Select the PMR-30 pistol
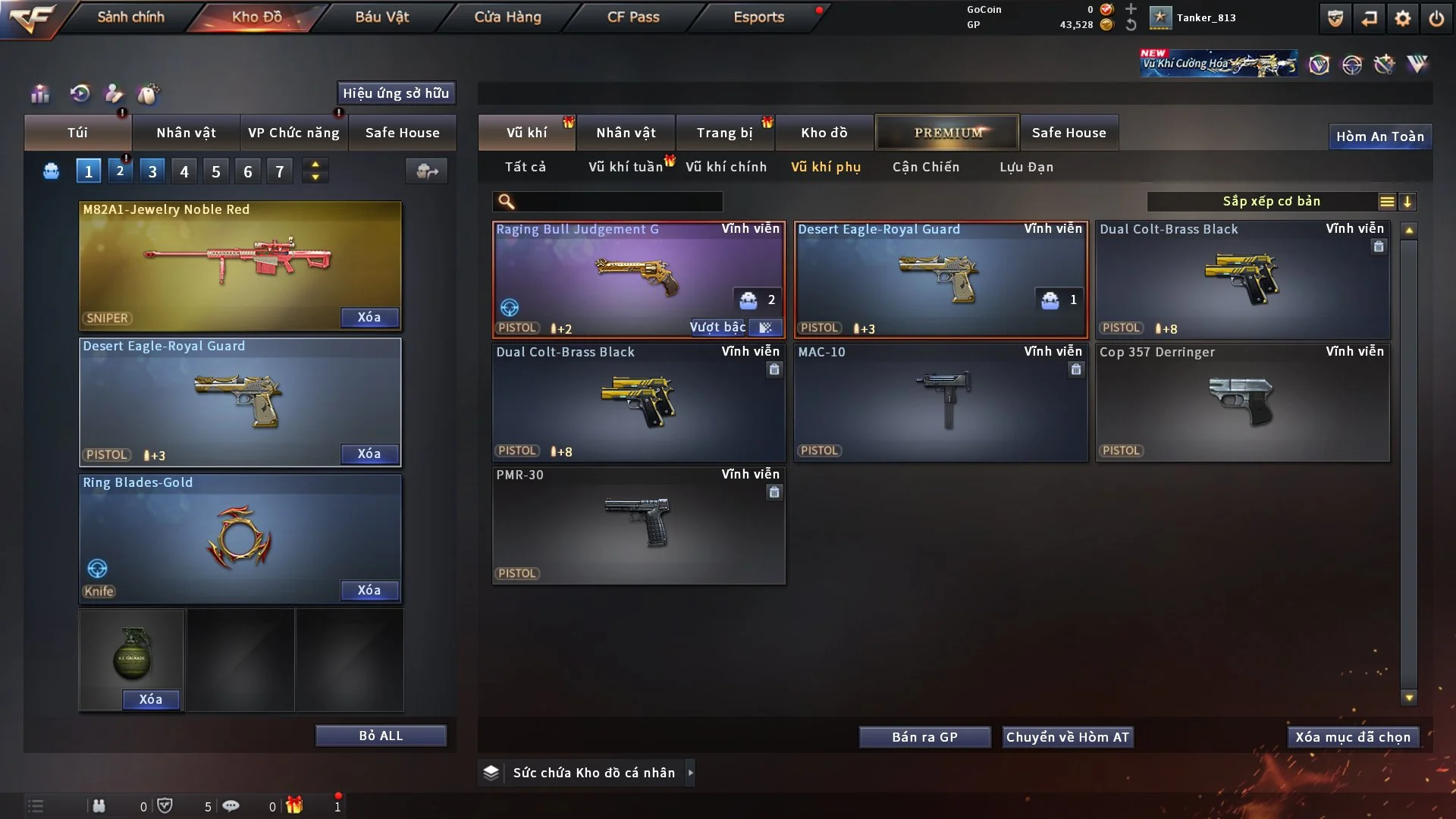The width and height of the screenshot is (1456, 819). pos(637,525)
